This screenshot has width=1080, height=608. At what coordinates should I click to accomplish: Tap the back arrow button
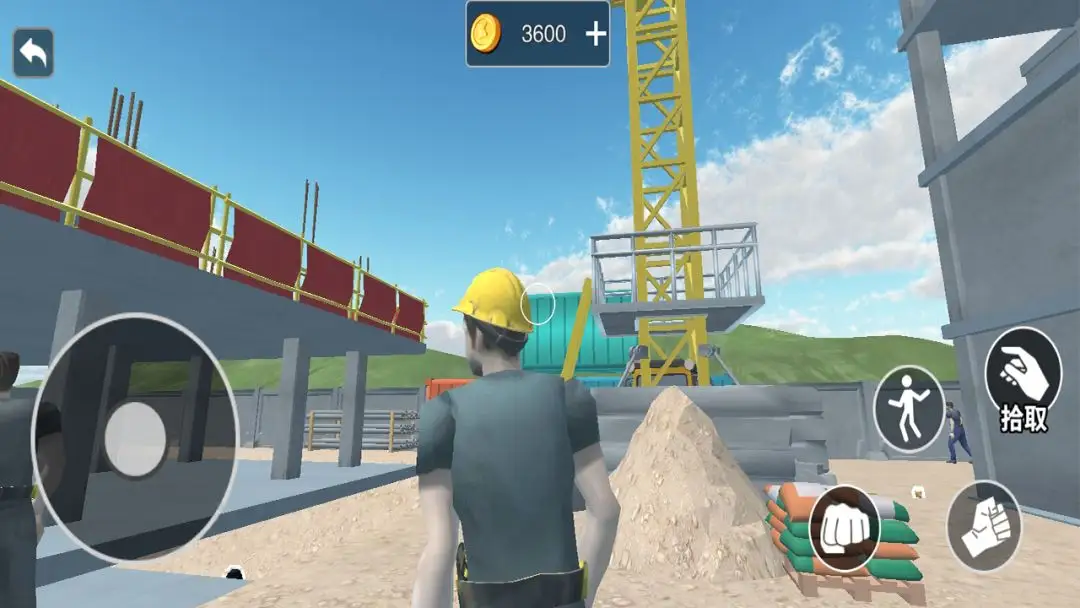[x=33, y=53]
